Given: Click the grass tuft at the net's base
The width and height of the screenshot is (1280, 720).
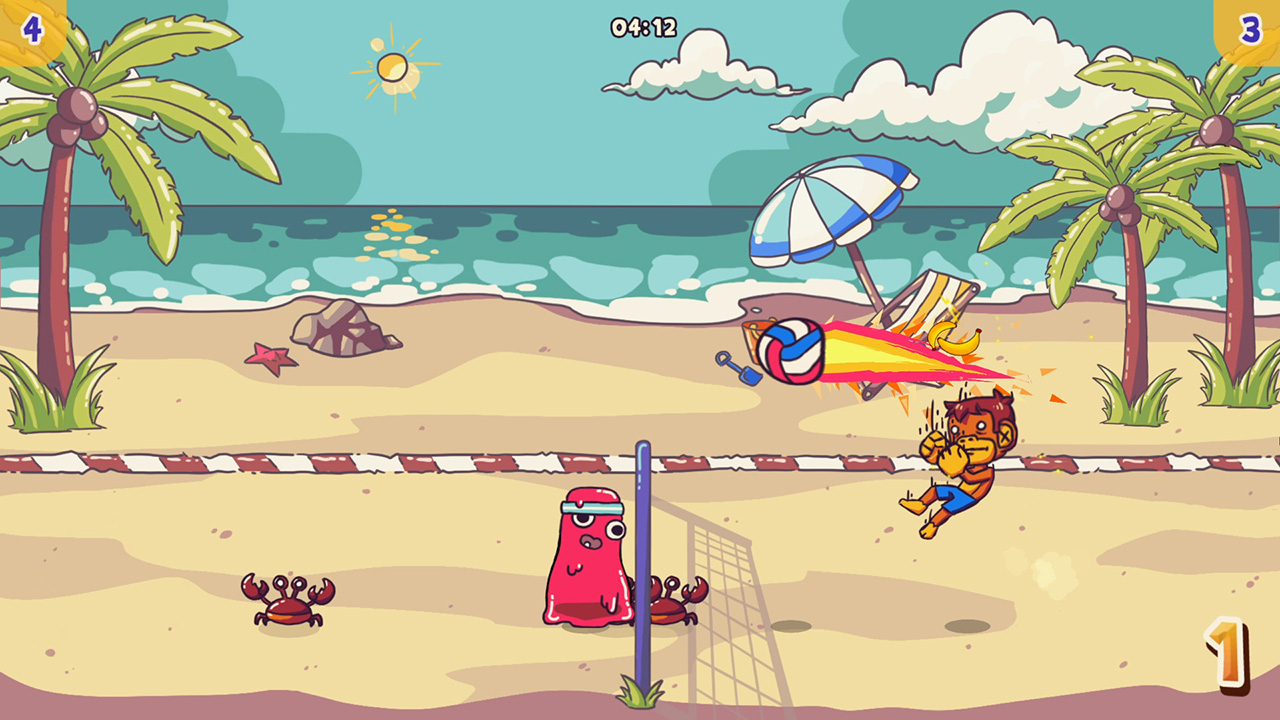Looking at the screenshot, I should click(640, 695).
